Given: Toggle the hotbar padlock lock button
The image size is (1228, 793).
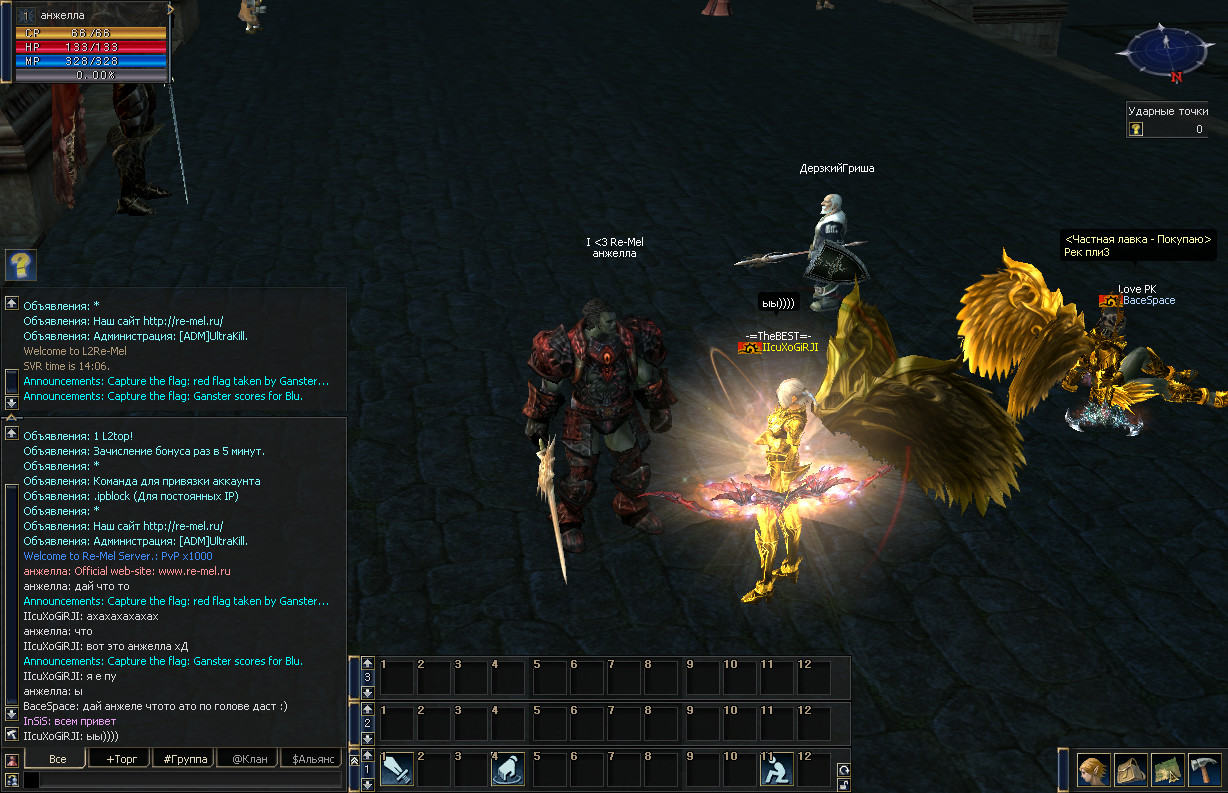Looking at the screenshot, I should (x=844, y=785).
